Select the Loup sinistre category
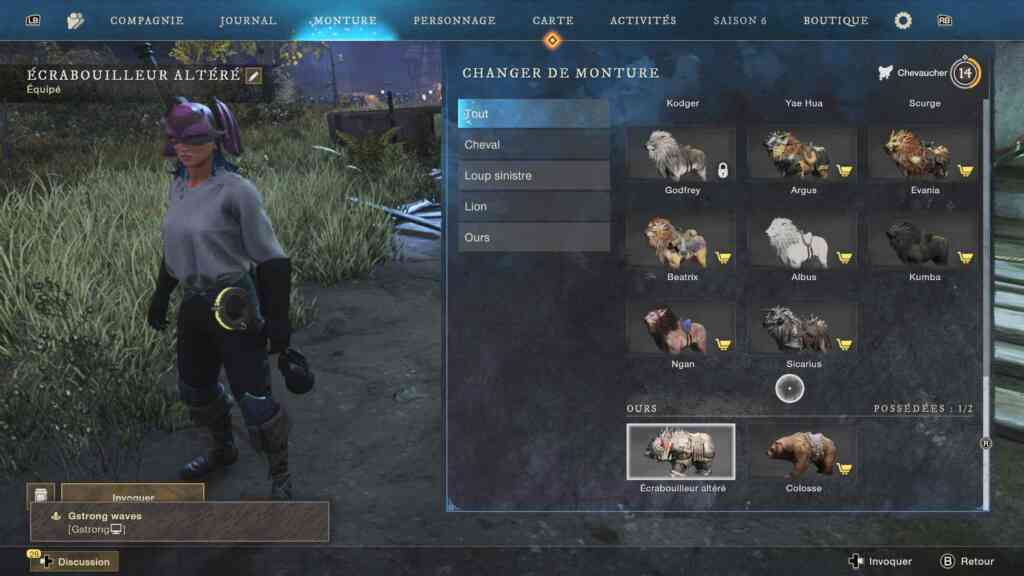The image size is (1024, 576). pyautogui.click(x=534, y=176)
